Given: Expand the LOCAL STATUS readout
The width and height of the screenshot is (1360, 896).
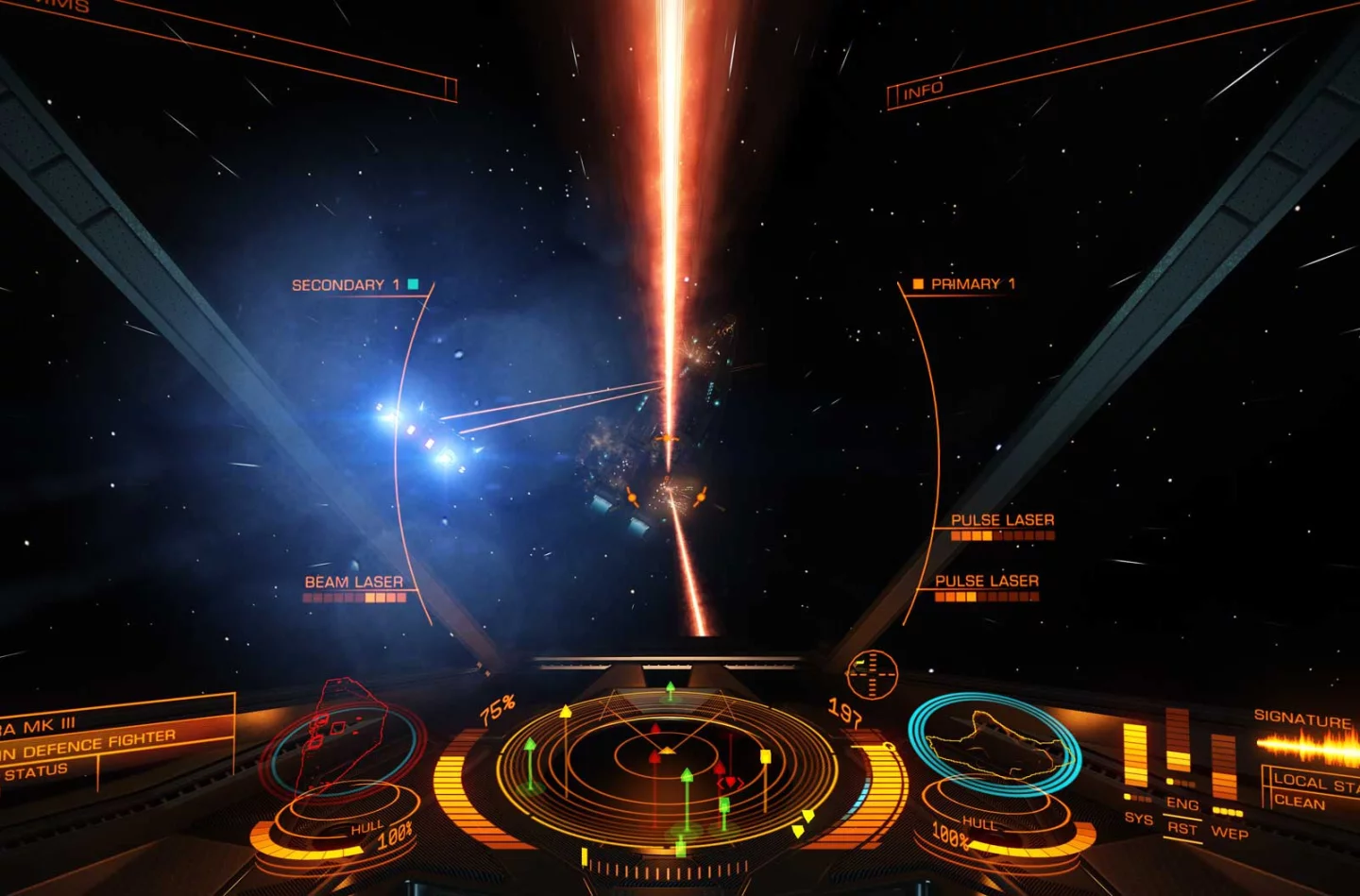Looking at the screenshot, I should coord(1316,781).
